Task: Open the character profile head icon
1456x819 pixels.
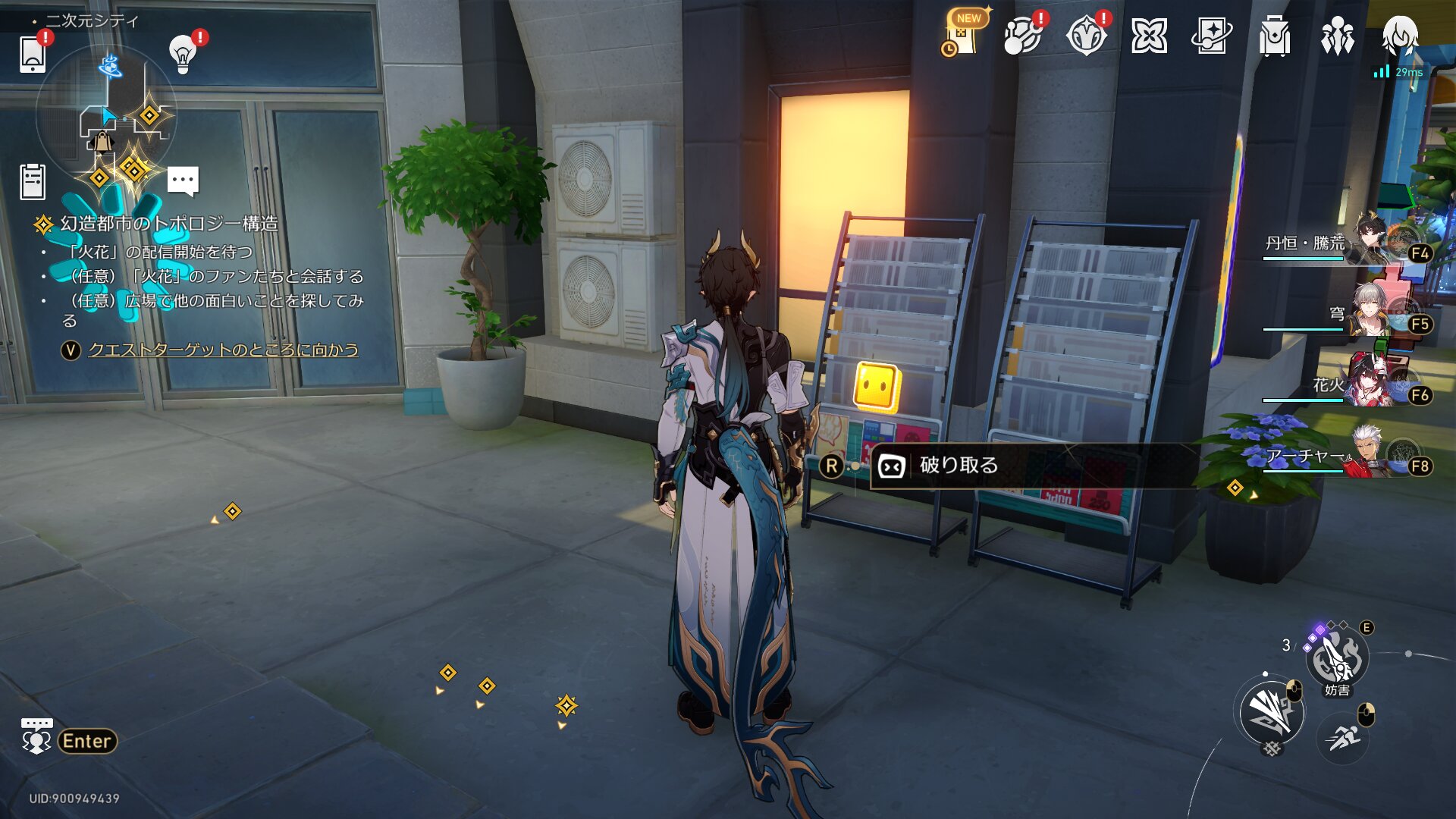Action: pos(1399,36)
